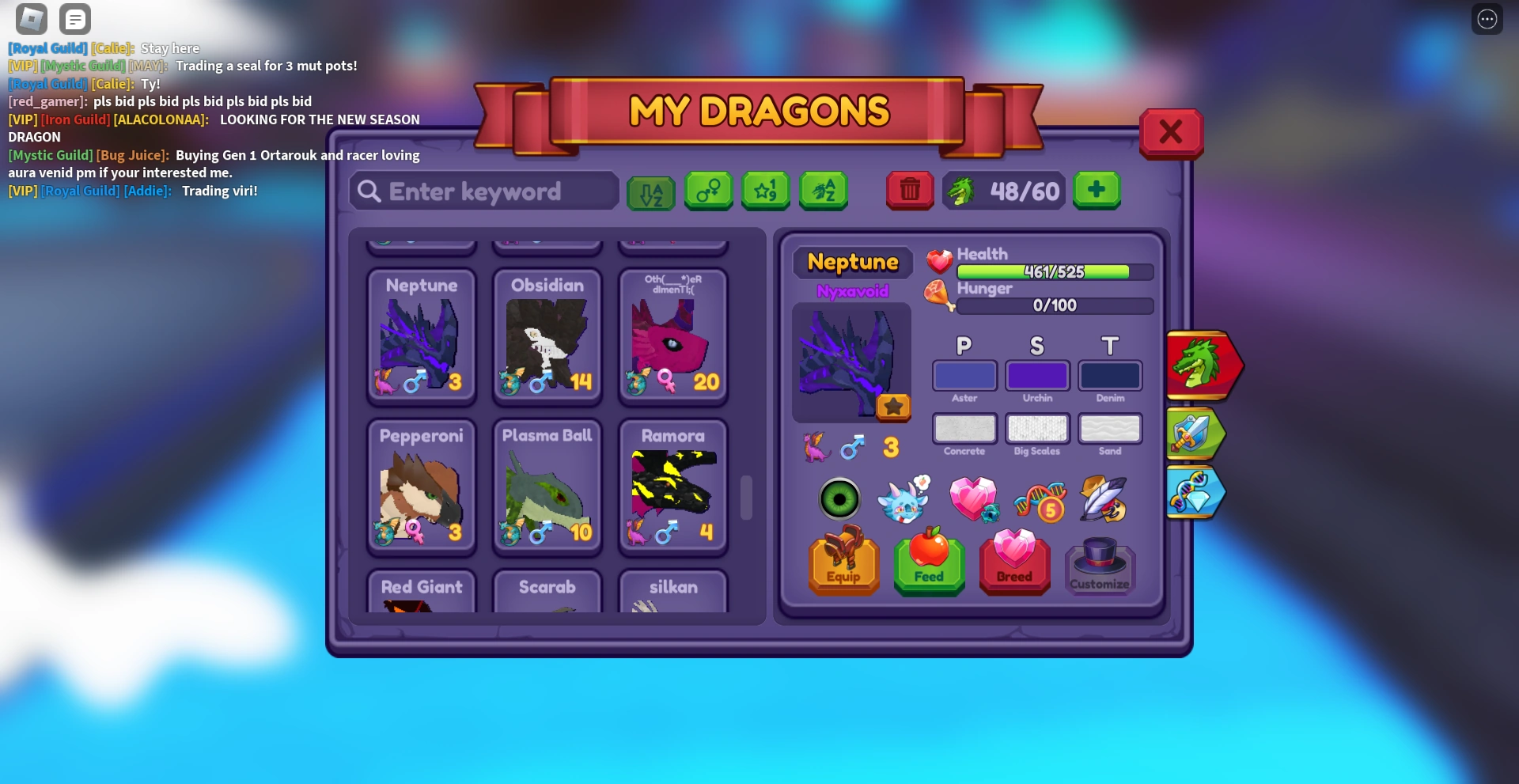Click the Feed button

(929, 564)
